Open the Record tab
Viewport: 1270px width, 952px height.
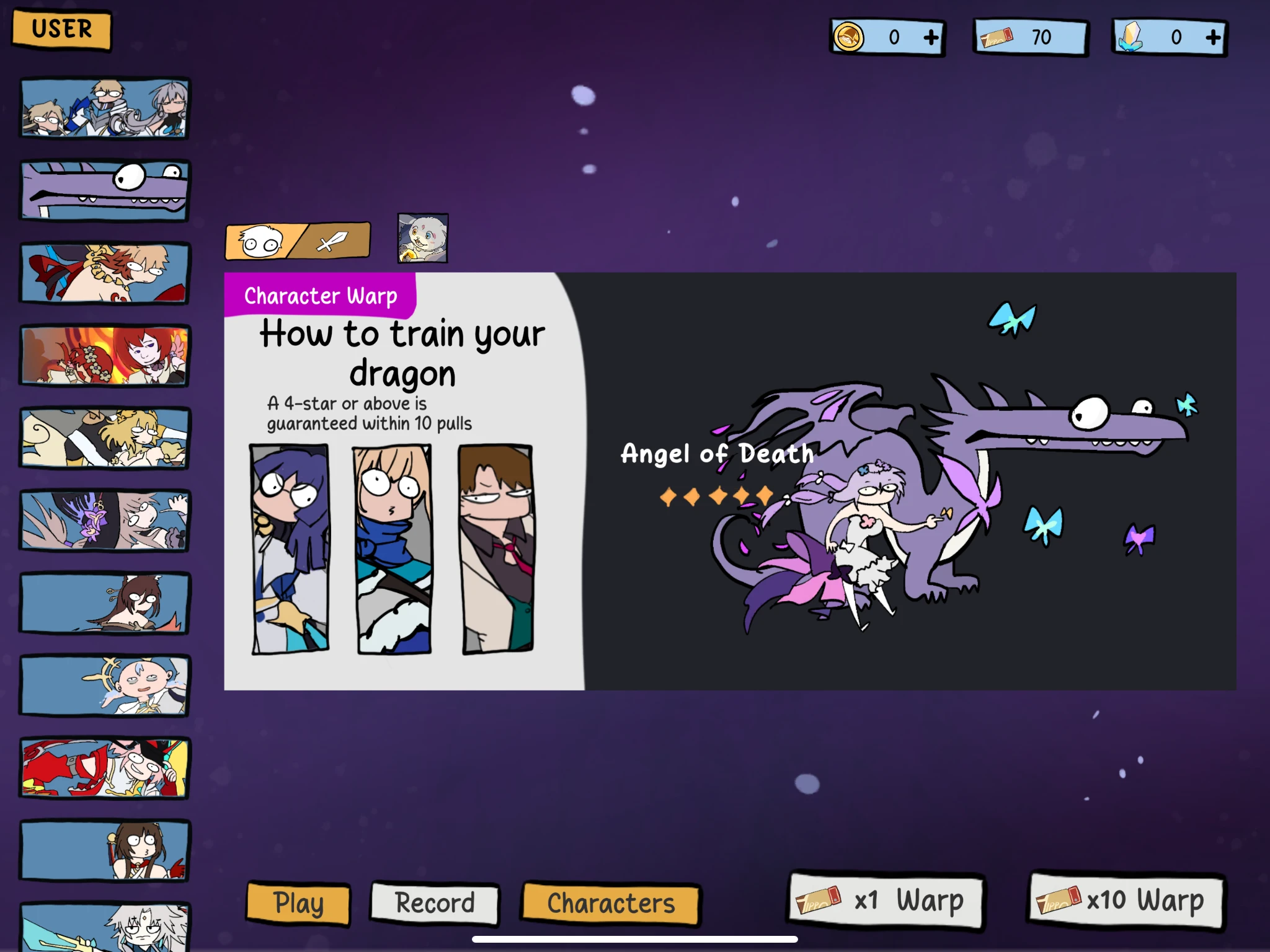433,904
